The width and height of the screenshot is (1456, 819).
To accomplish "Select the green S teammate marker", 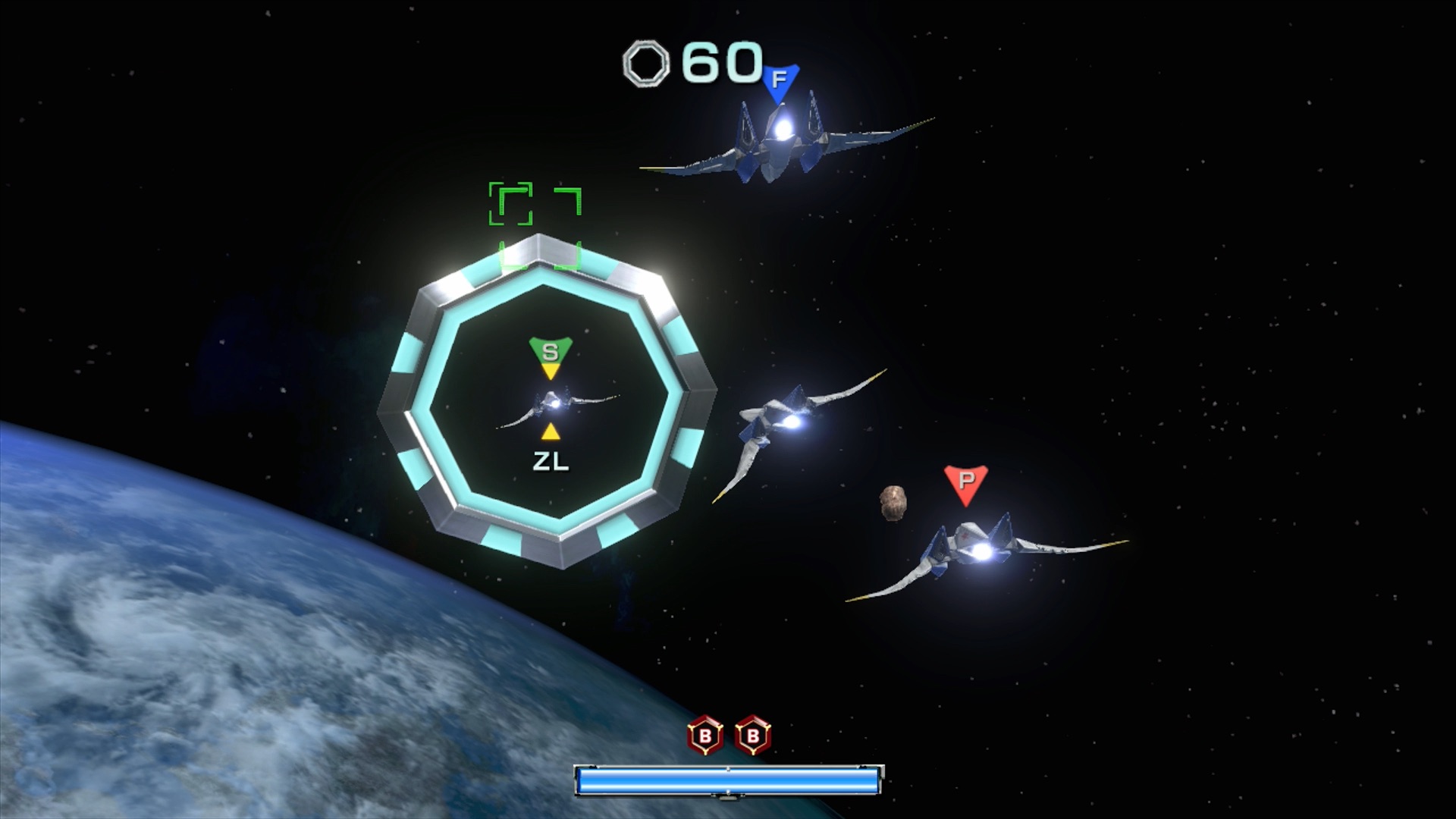I will (551, 352).
